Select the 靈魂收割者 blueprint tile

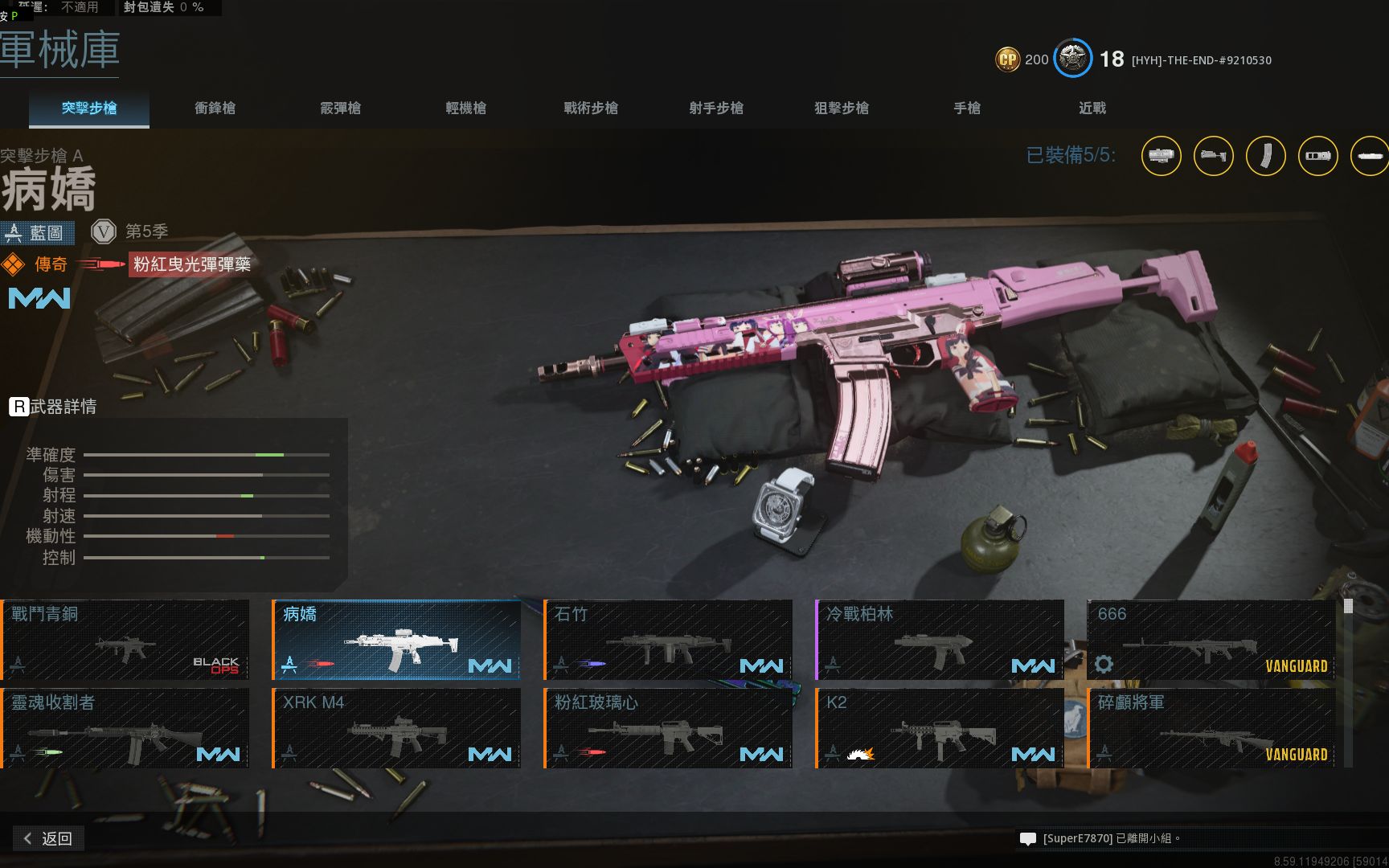[x=125, y=728]
